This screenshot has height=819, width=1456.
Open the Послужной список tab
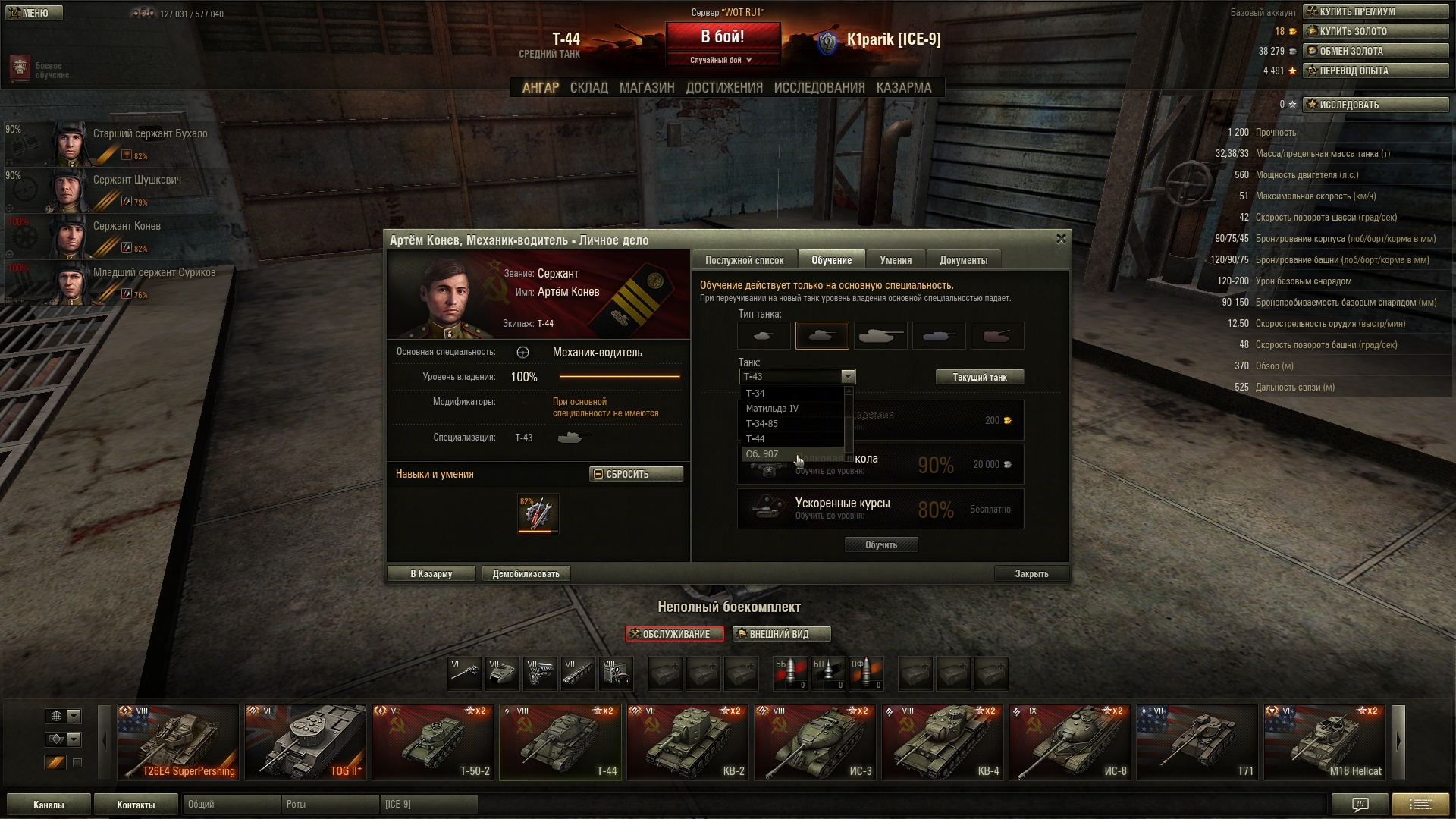[x=744, y=260]
